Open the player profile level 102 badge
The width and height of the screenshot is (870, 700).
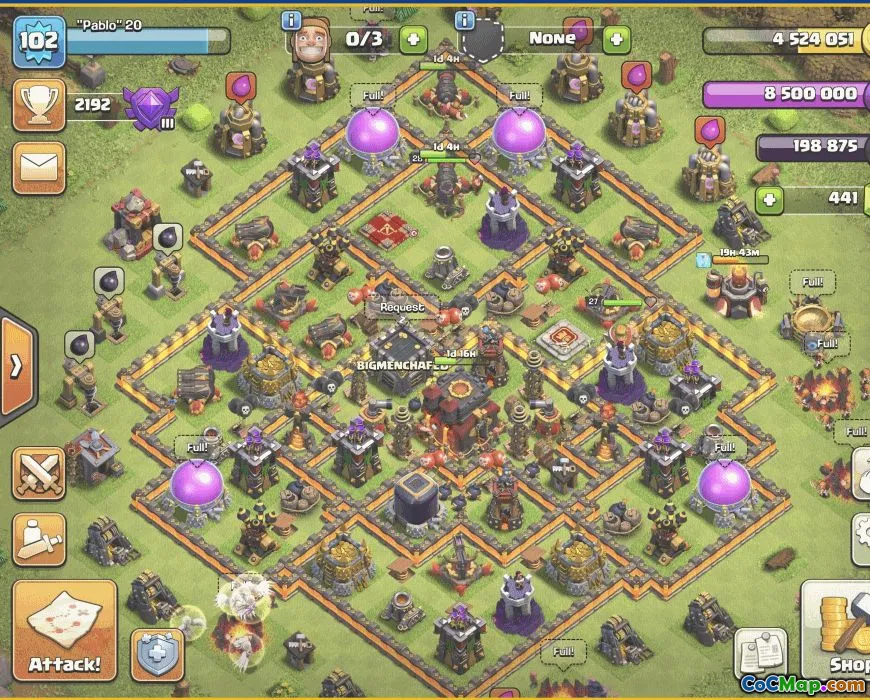39,41
